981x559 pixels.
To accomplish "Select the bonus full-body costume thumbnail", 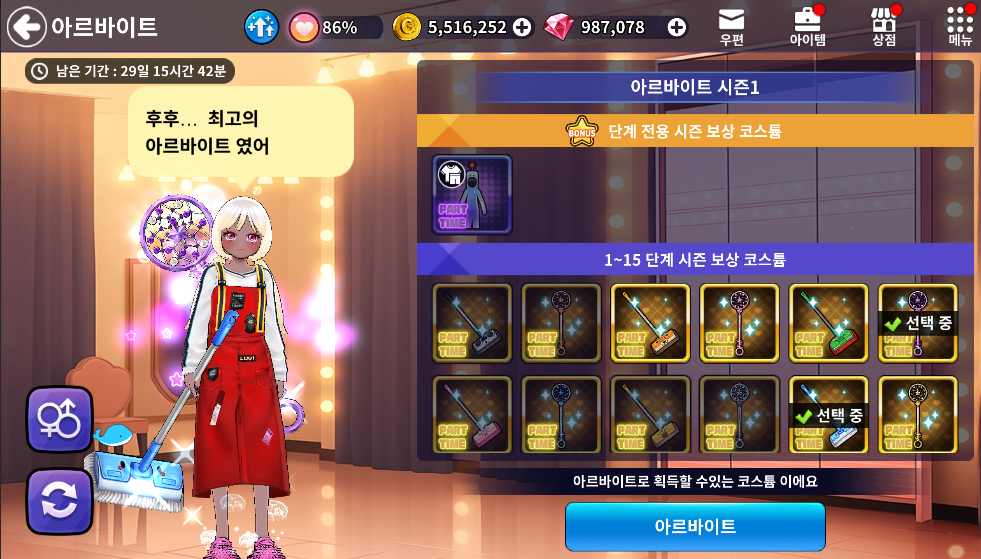I will 472,194.
